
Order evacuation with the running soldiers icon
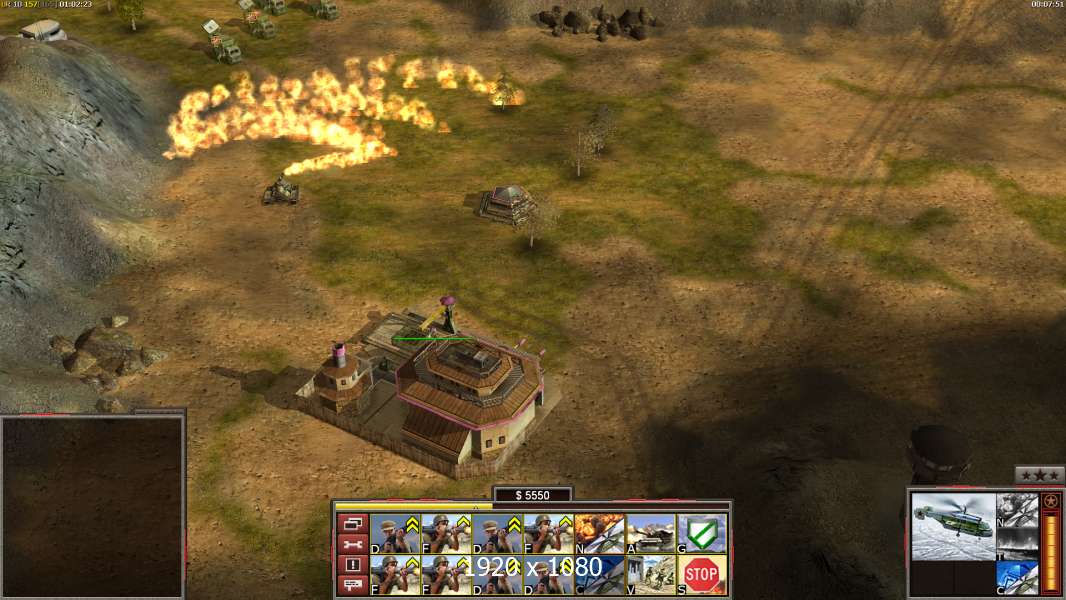click(x=650, y=574)
